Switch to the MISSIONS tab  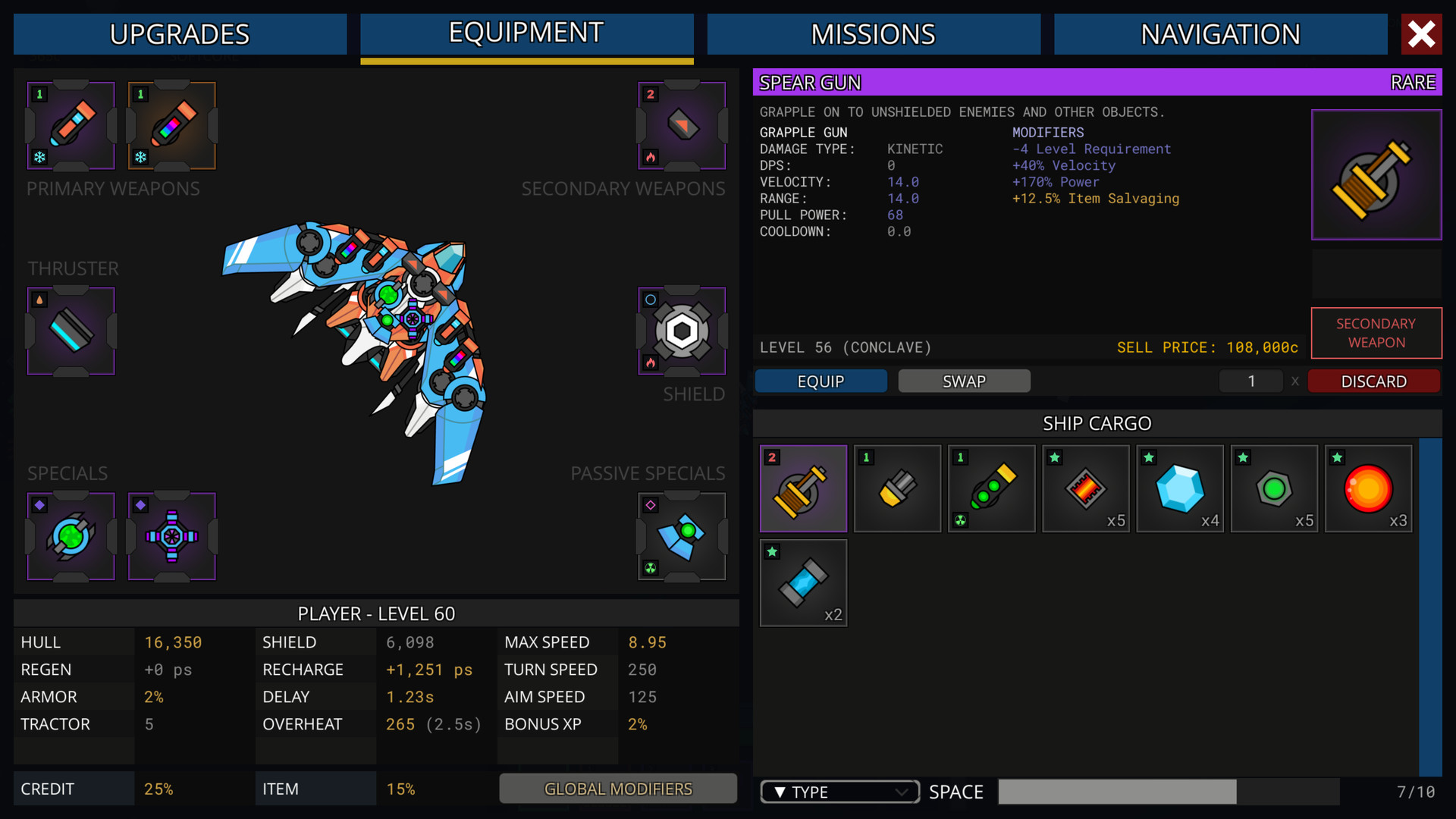(x=873, y=33)
